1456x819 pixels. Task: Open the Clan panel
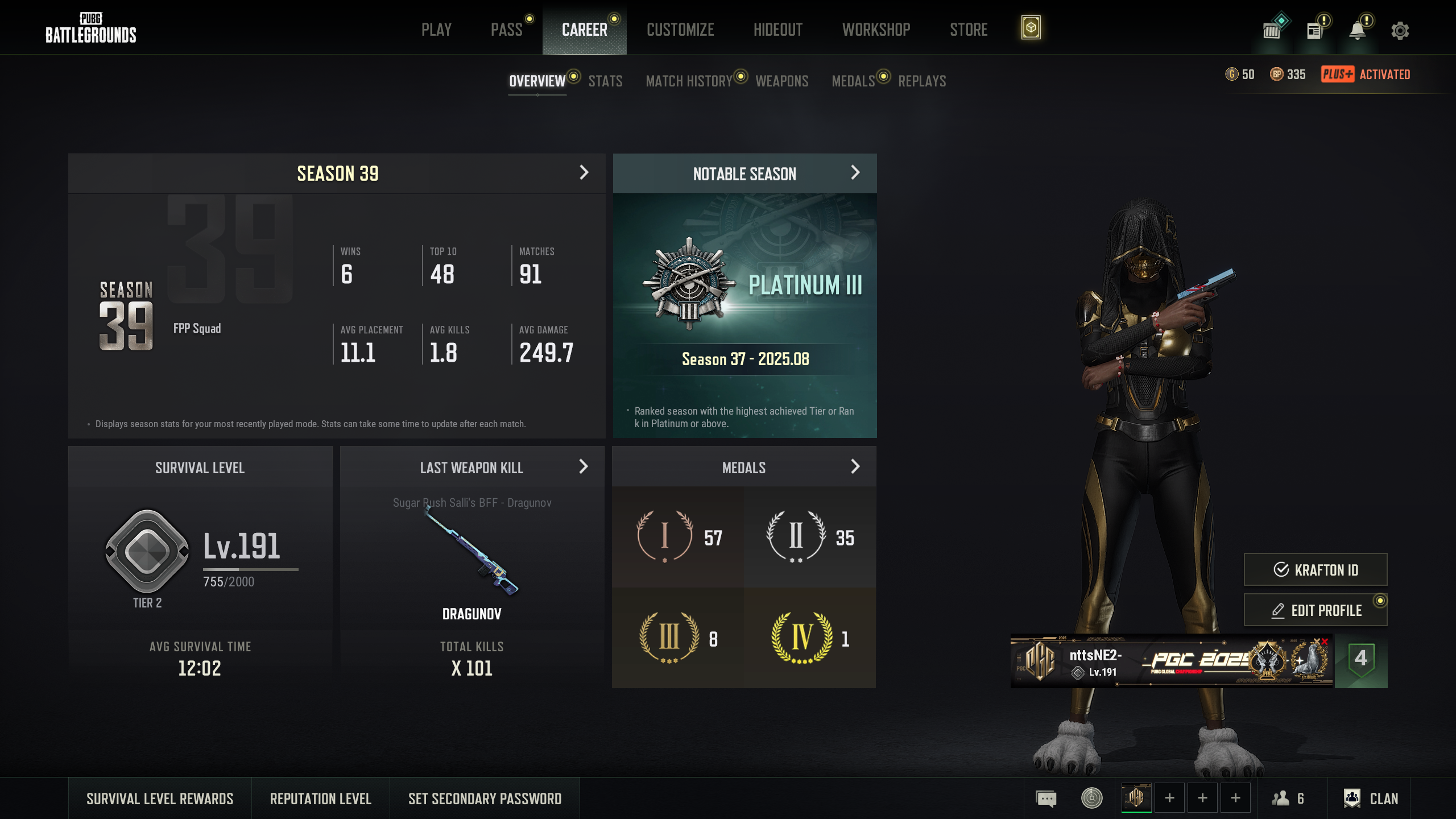[x=1371, y=799]
